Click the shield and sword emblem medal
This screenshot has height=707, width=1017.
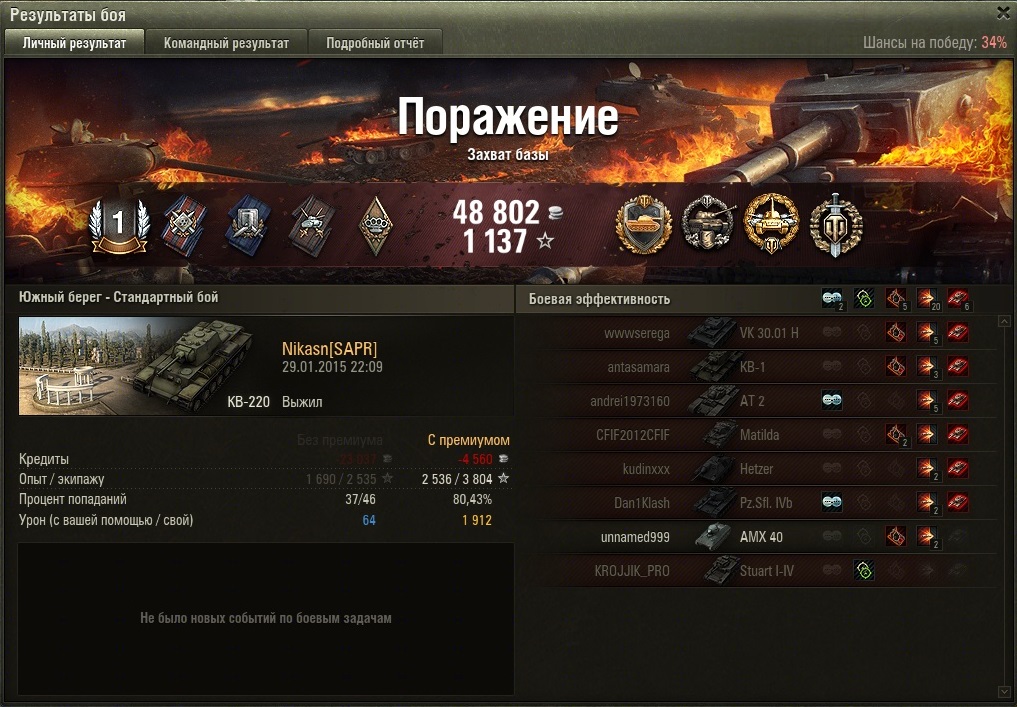click(x=835, y=224)
